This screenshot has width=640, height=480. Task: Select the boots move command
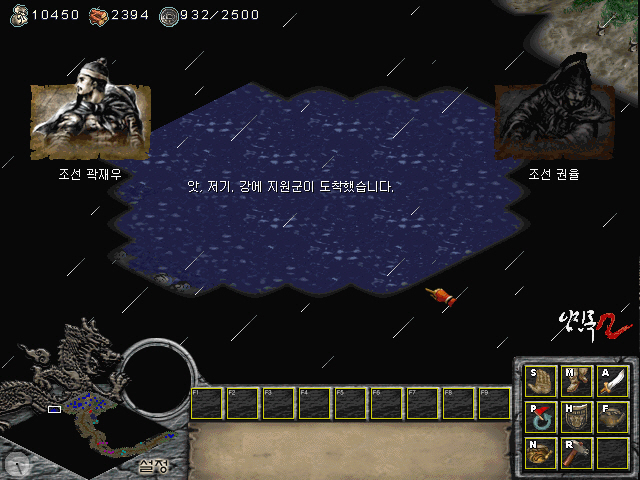point(577,382)
